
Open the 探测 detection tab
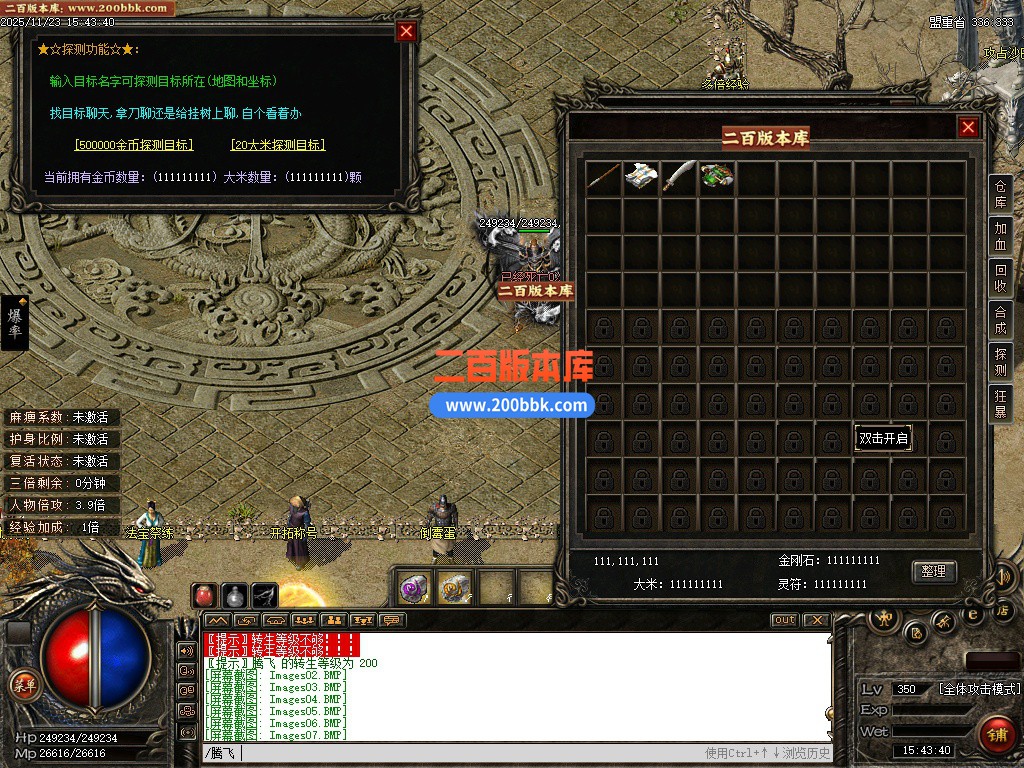click(1000, 362)
